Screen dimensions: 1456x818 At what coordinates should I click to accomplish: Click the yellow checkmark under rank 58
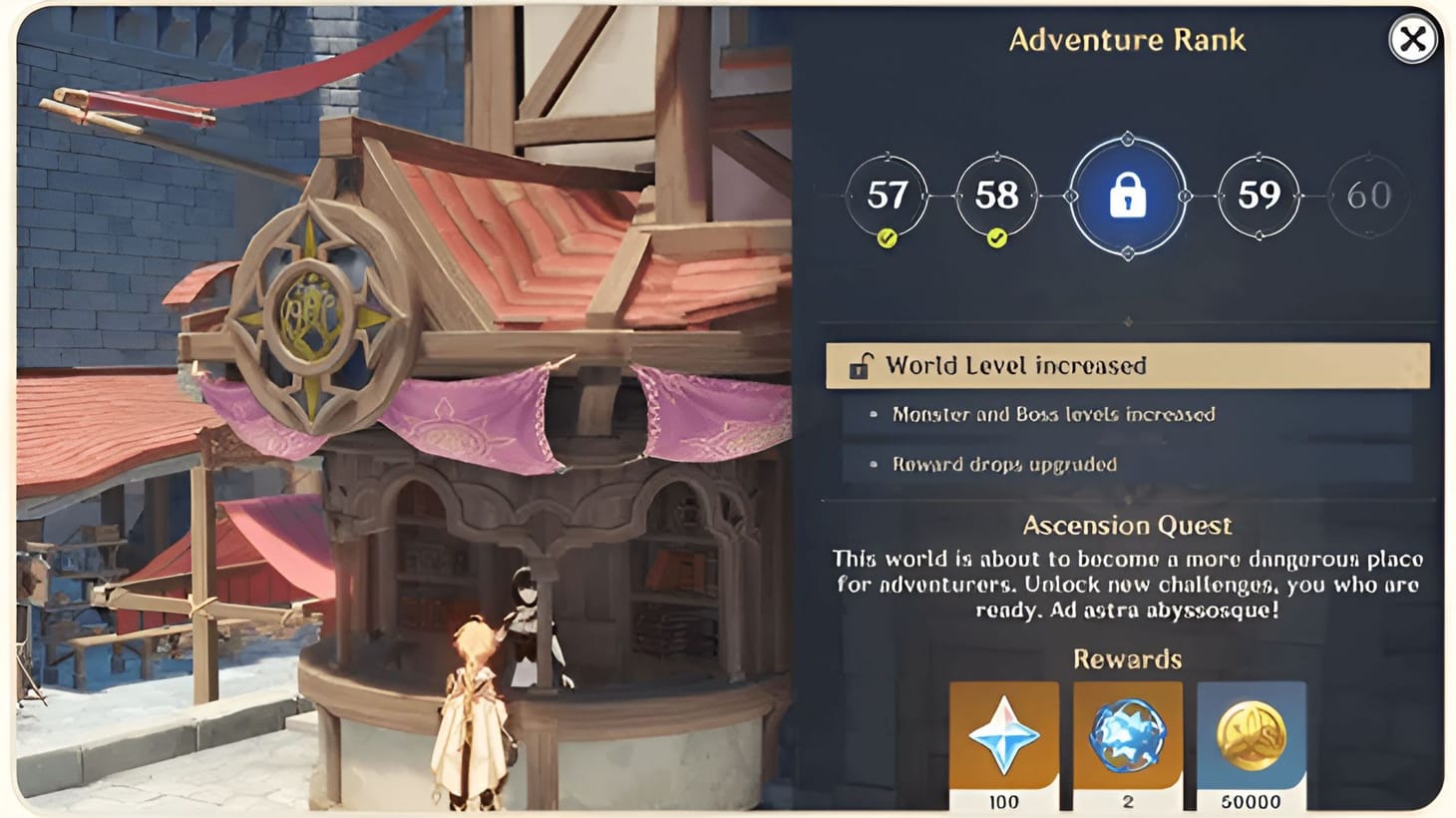997,236
